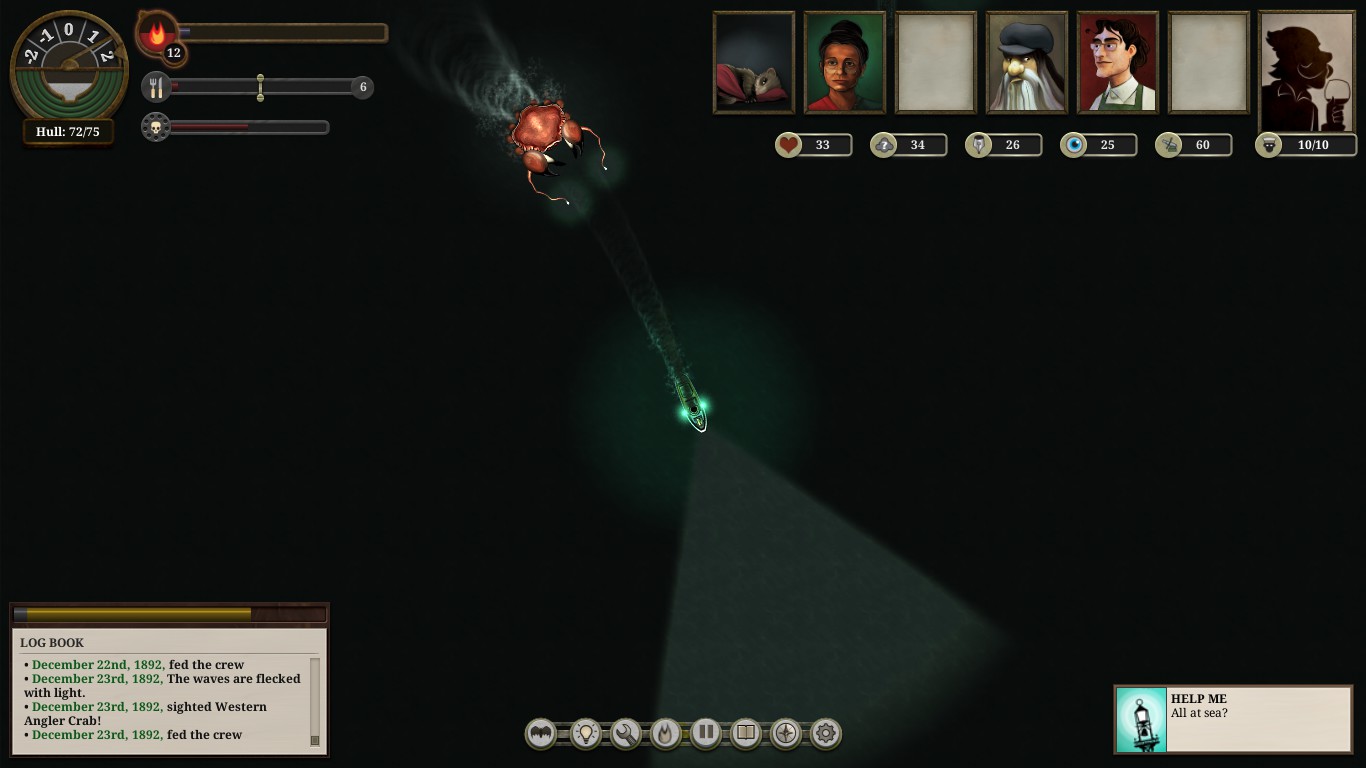Open the 'All at sea?' HELP ME event
The height and width of the screenshot is (768, 1366).
tap(1232, 719)
